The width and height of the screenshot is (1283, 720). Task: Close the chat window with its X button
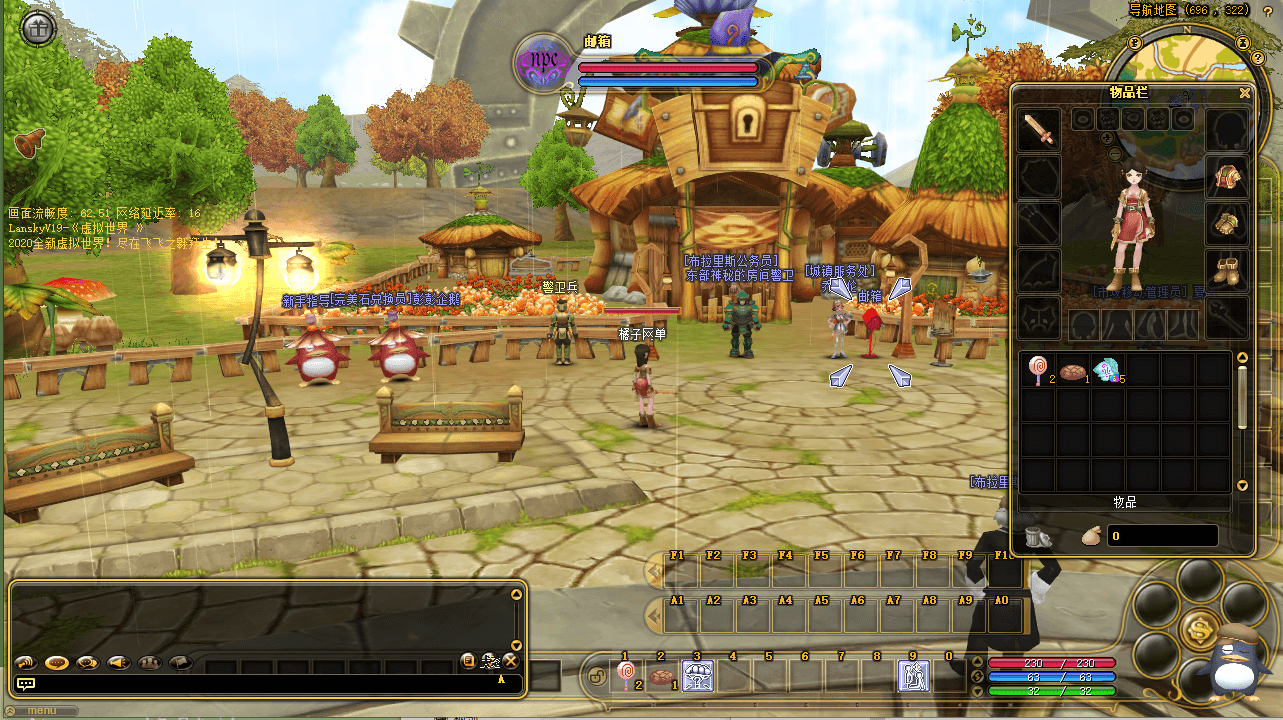click(510, 661)
